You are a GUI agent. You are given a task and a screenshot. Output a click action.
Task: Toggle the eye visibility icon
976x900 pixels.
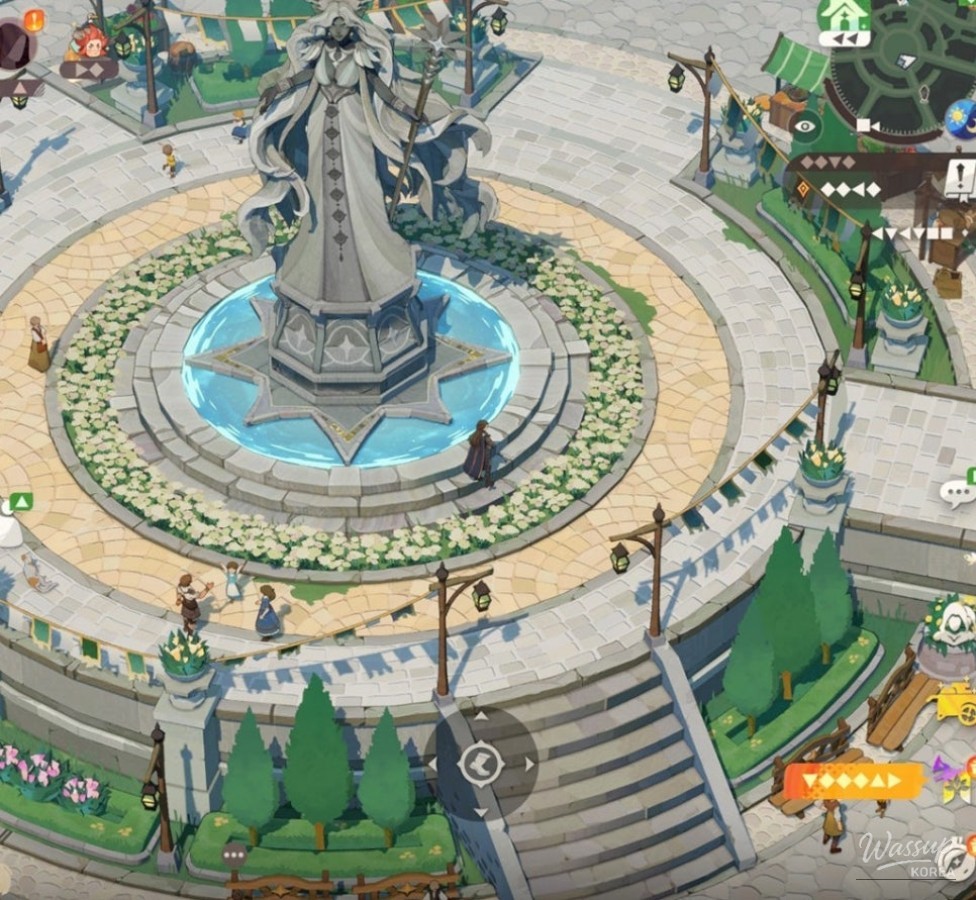point(804,124)
